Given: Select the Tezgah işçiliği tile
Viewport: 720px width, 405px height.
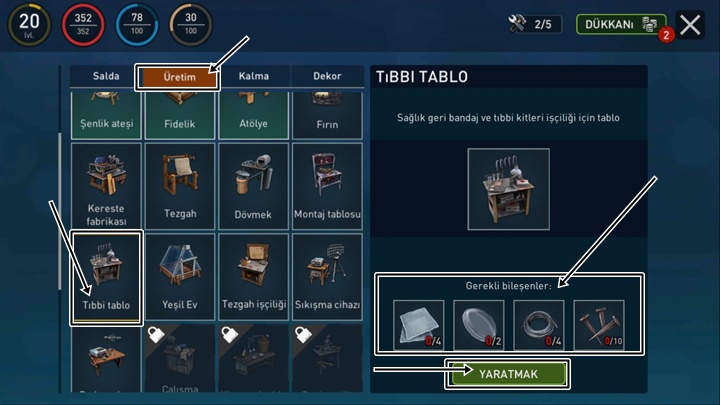Looking at the screenshot, I should [x=253, y=277].
